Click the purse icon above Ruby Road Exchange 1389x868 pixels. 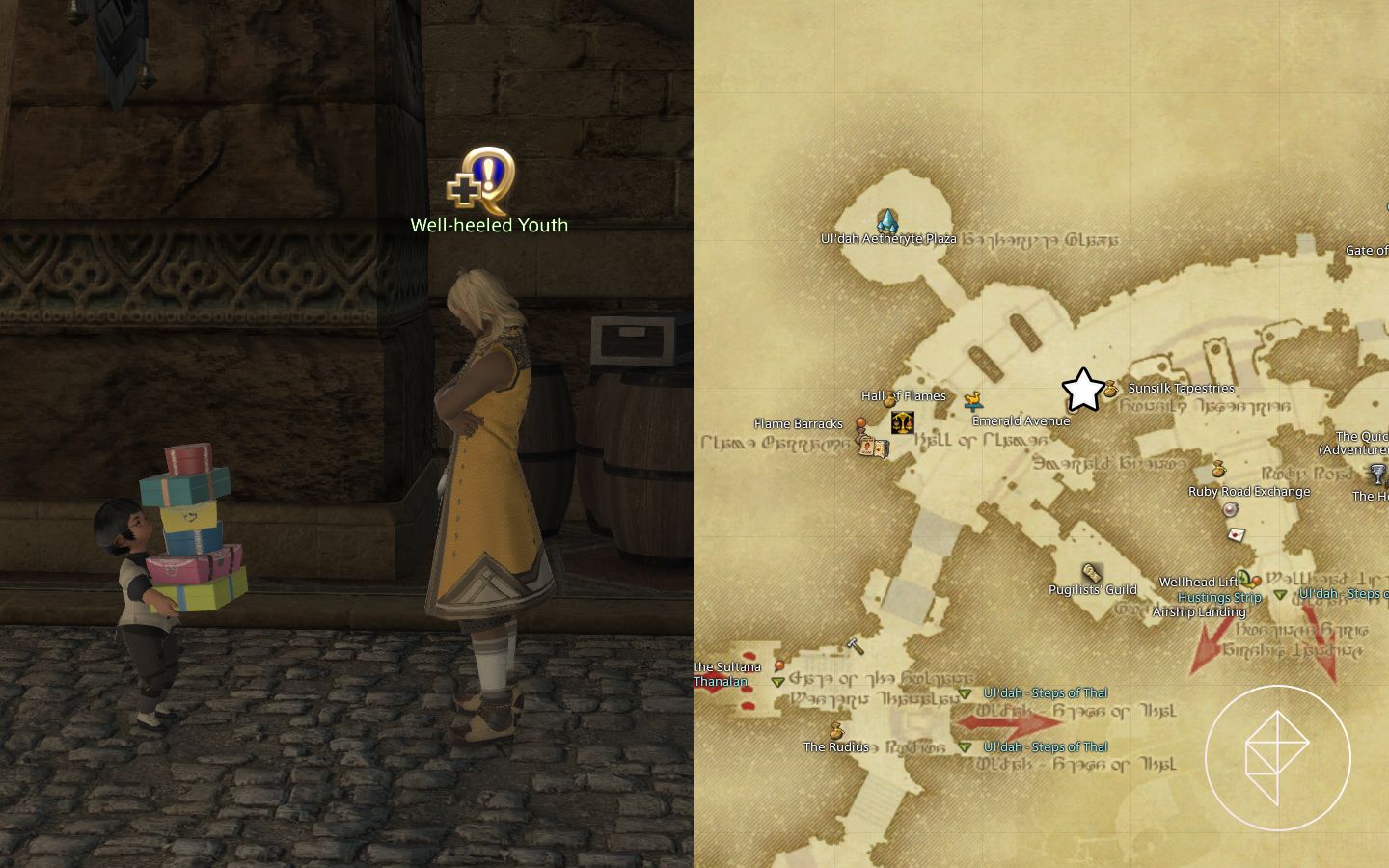coord(1218,470)
